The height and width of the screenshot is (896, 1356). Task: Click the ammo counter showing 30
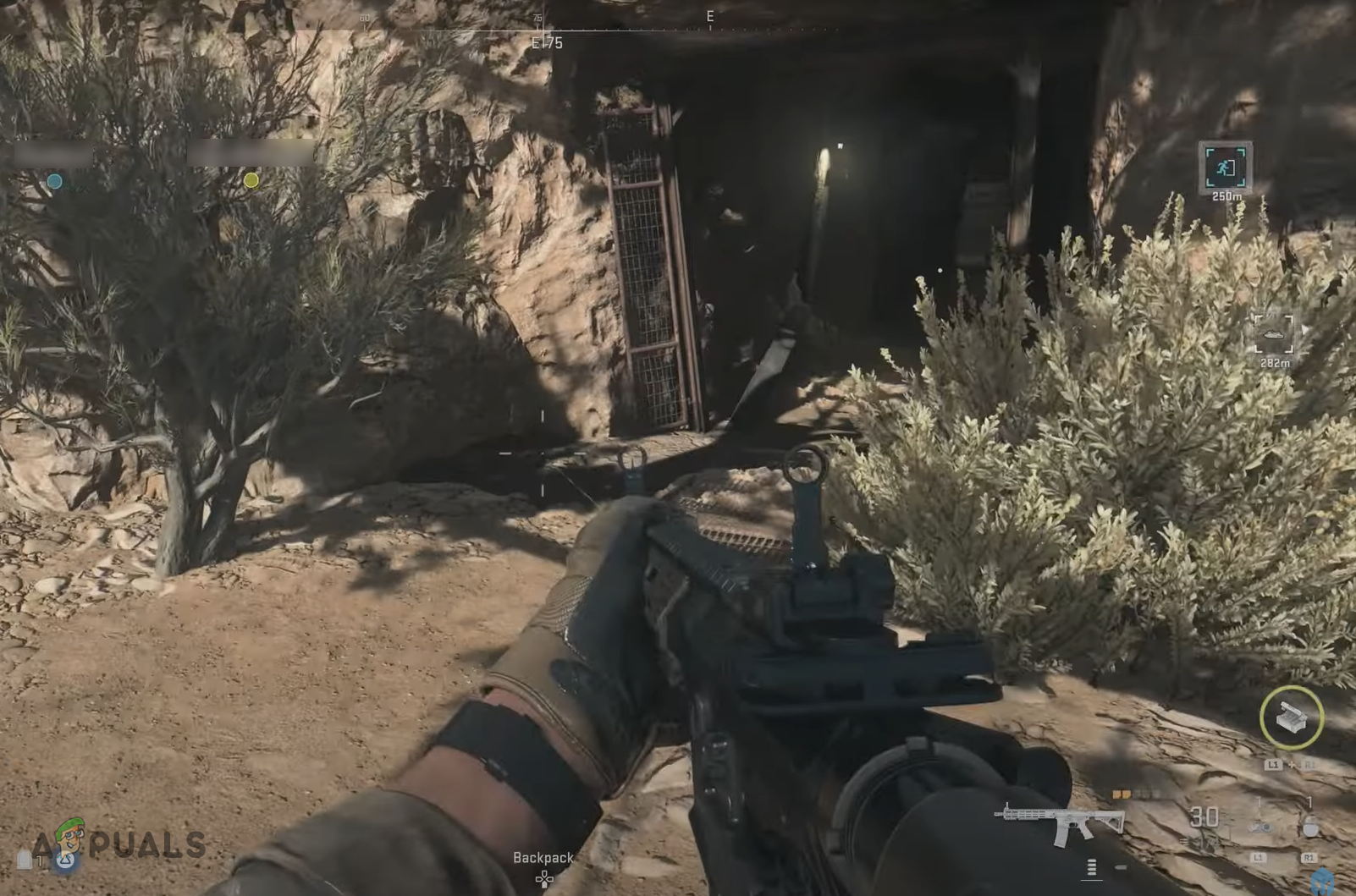1204,816
